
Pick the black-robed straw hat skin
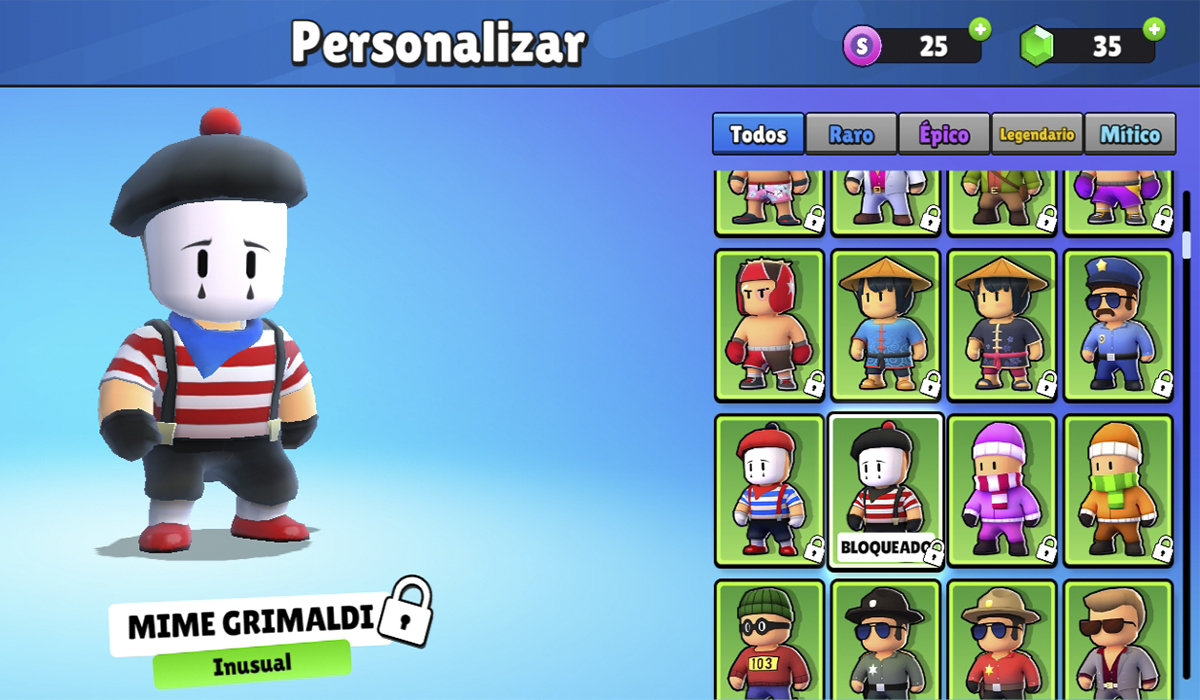coord(1001,325)
